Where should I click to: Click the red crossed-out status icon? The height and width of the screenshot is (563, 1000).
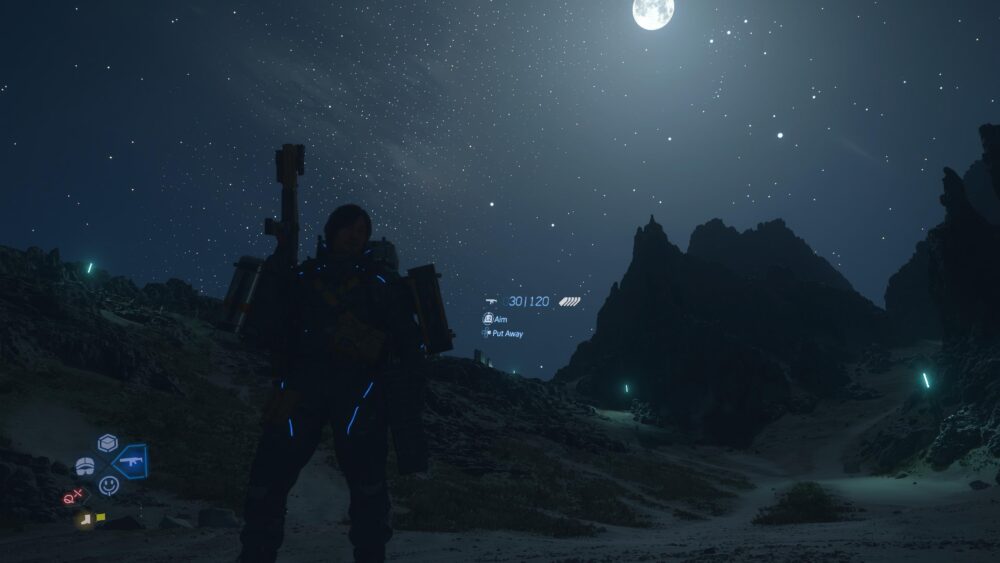point(73,496)
